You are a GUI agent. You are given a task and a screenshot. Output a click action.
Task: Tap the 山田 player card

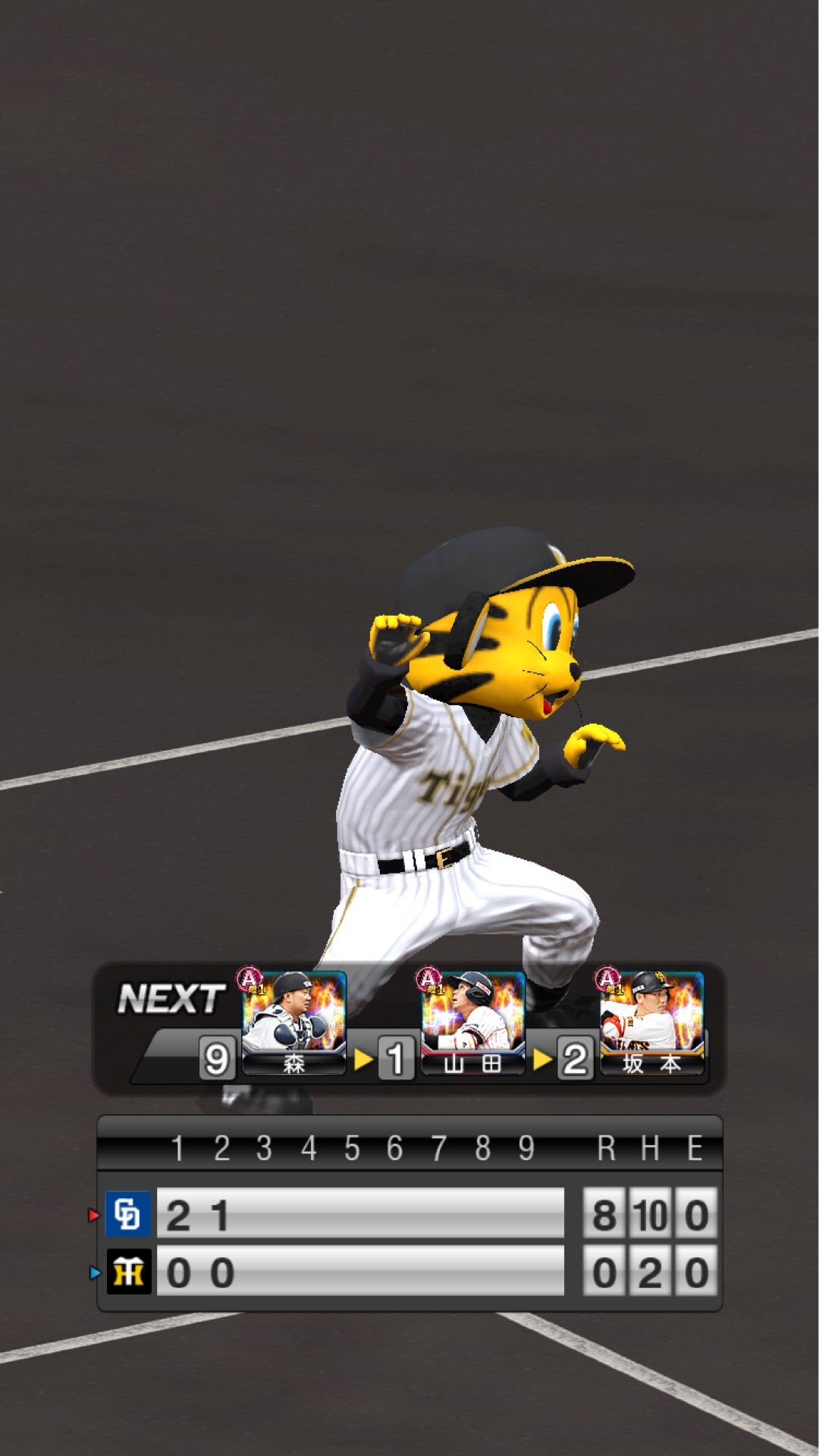tap(472, 1020)
